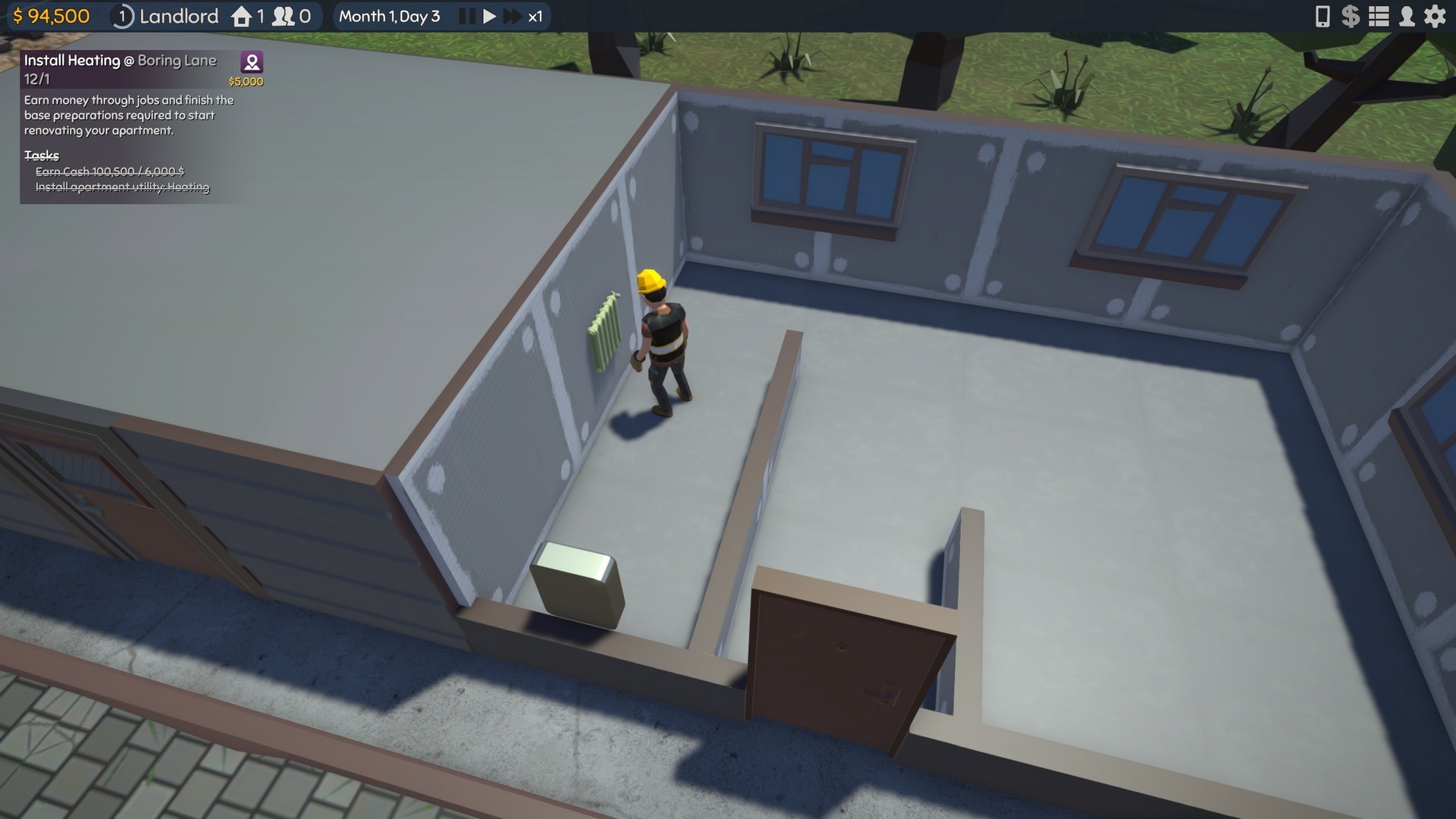Fast-forward the game speed
Viewport: 1456px width, 819px height.
tap(512, 15)
